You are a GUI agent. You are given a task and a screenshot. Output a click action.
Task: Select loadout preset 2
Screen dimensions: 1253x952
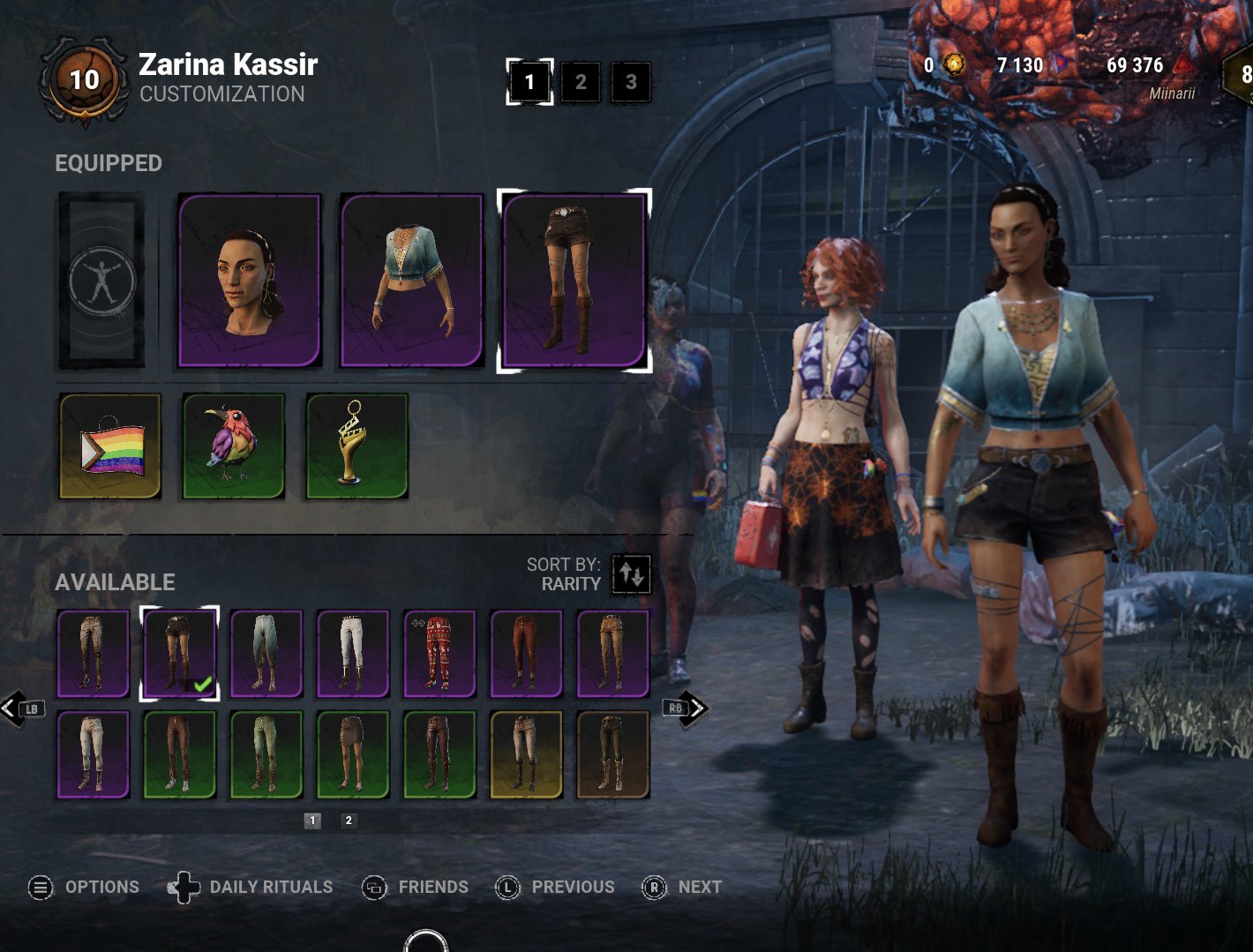click(581, 82)
